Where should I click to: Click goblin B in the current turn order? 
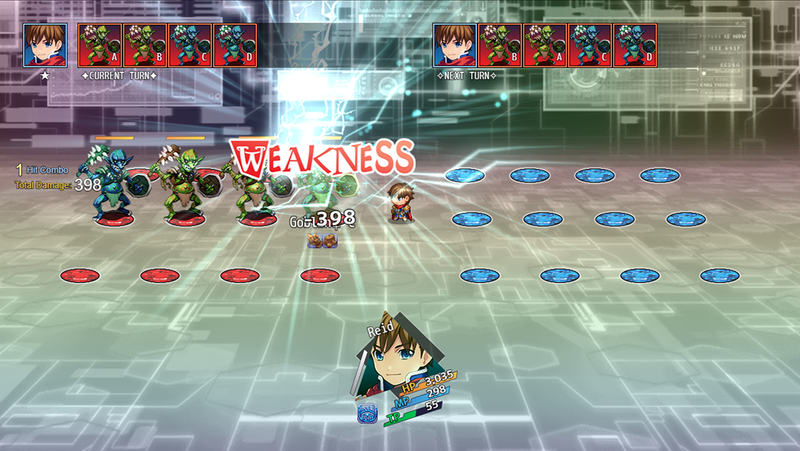[x=144, y=45]
